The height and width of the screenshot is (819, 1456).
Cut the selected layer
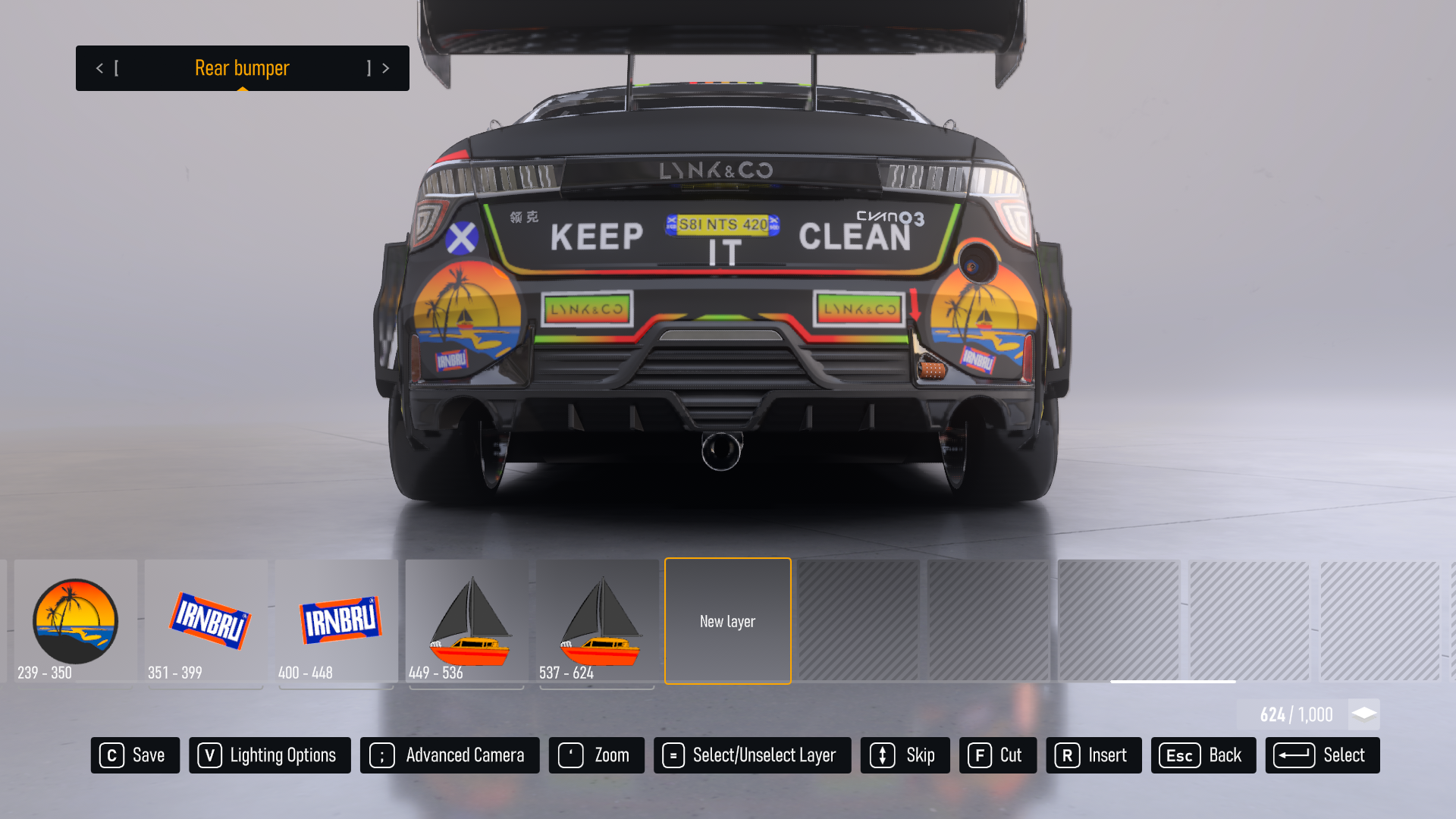[997, 755]
